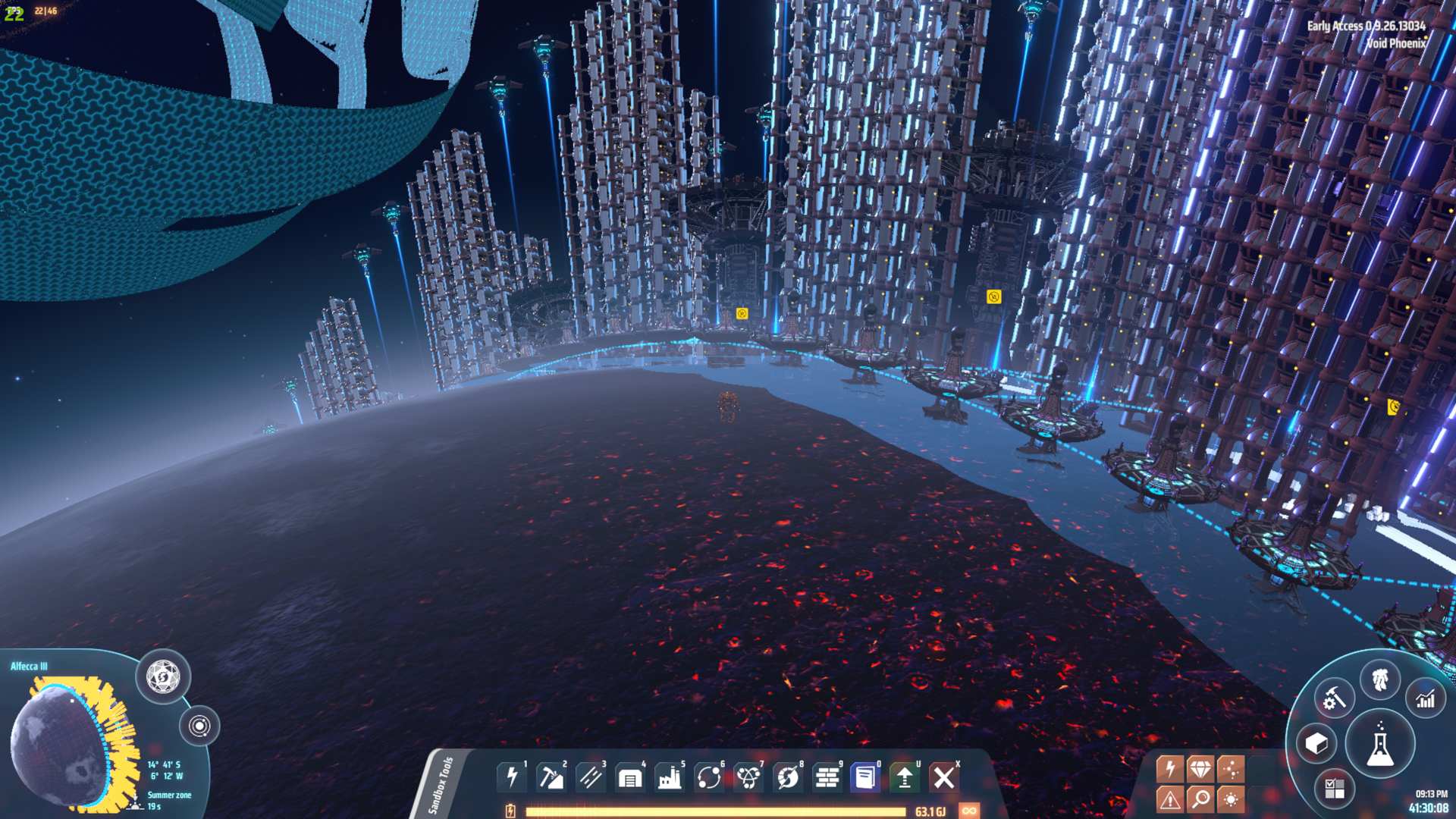Show the production statistics chart panel
1456x819 pixels.
coord(1426,699)
